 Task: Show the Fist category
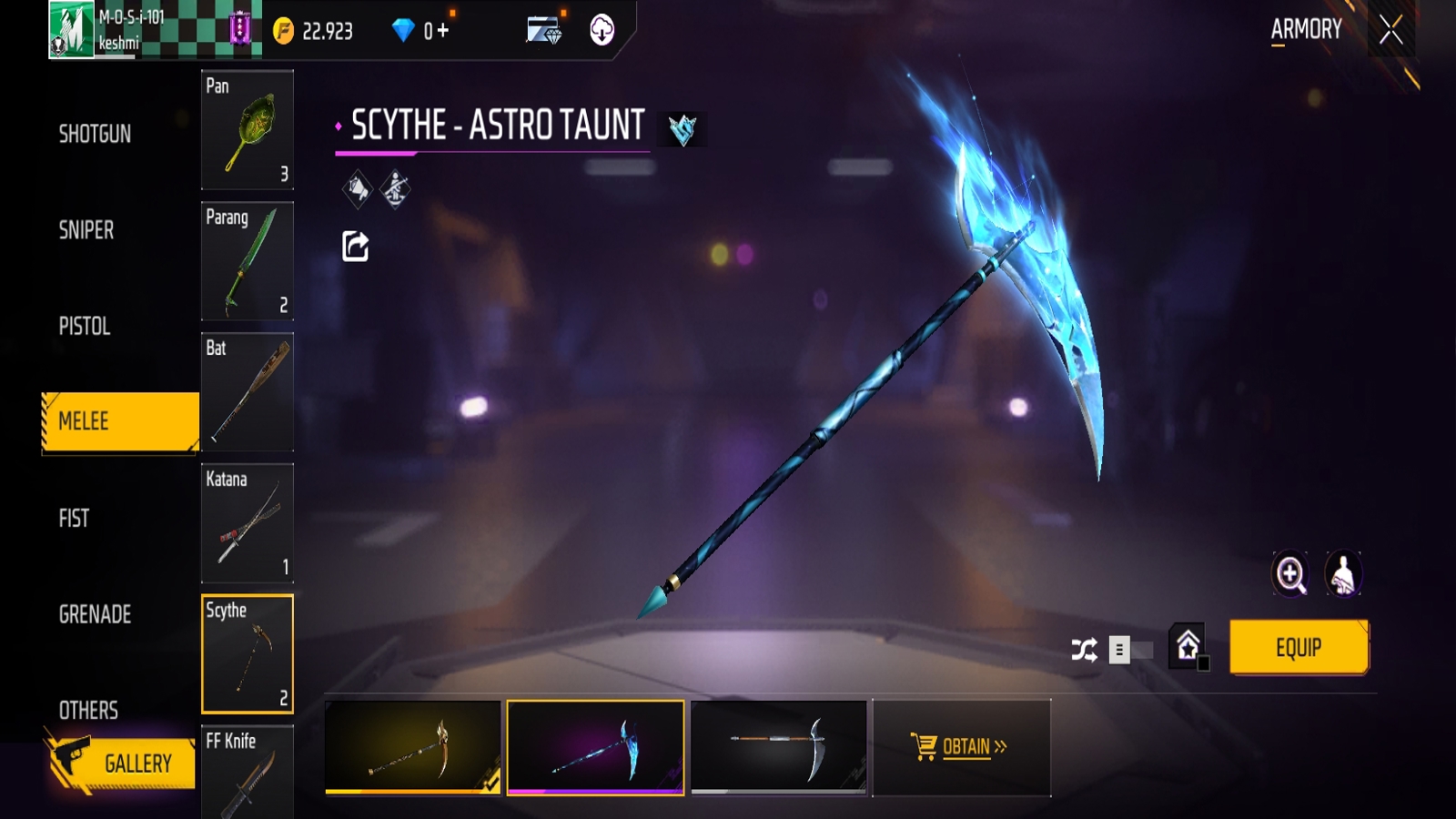coord(75,519)
